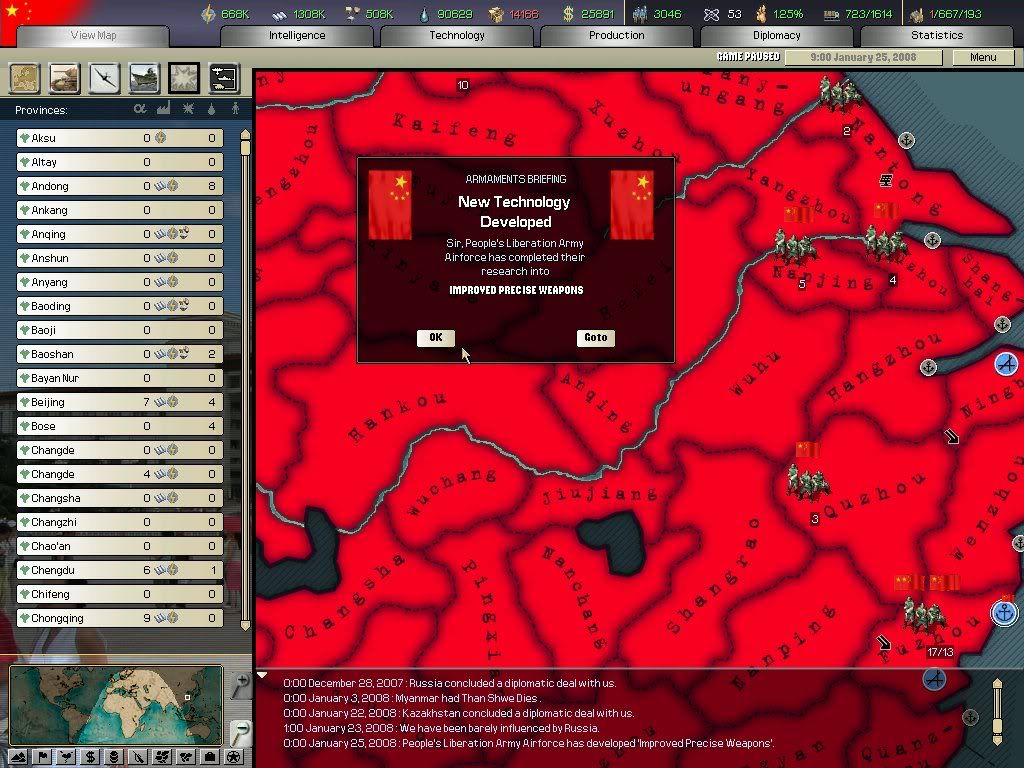
Task: Switch to the dollar-sign economic map mode
Action: (x=90, y=757)
